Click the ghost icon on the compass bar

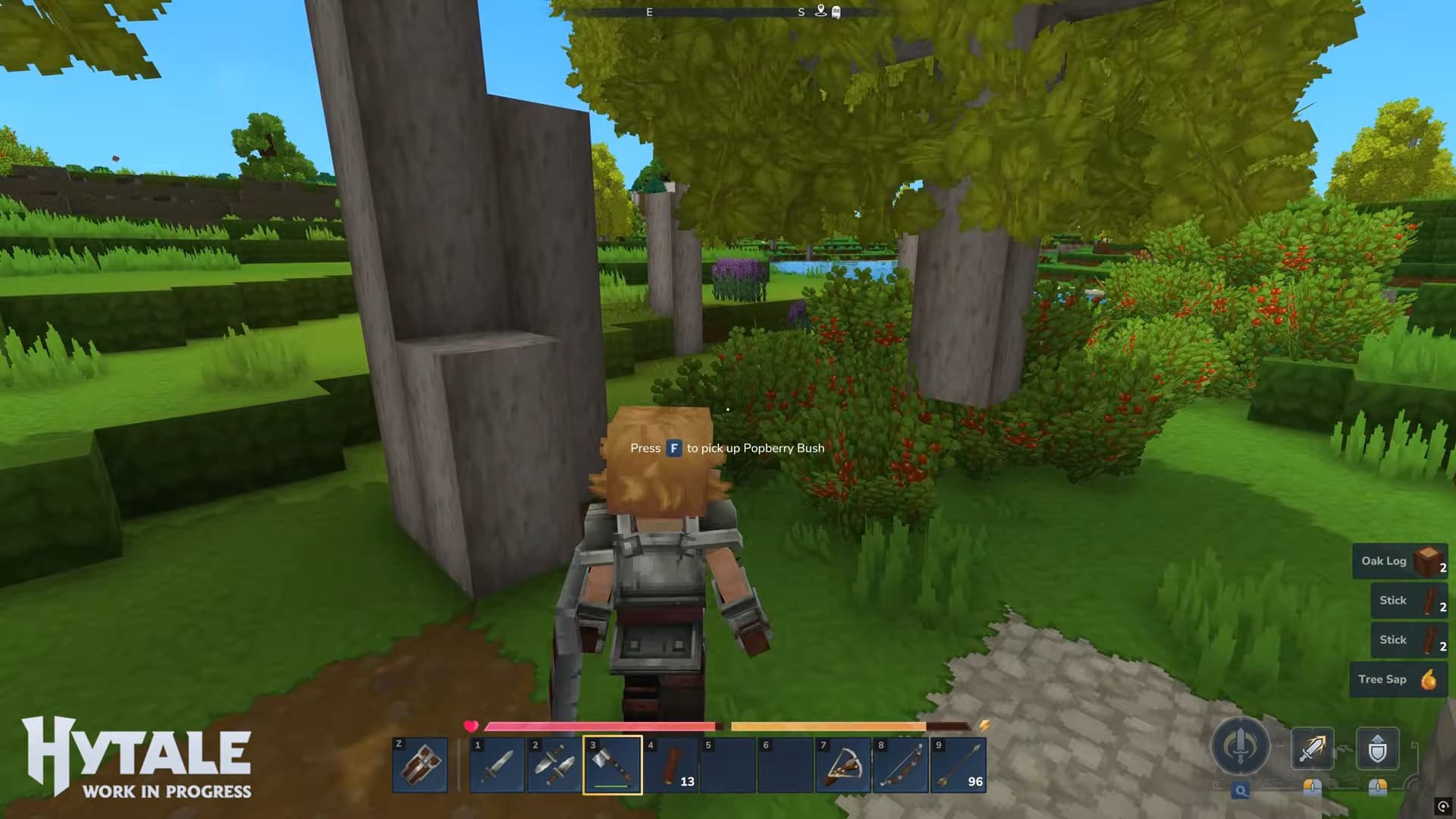point(835,11)
